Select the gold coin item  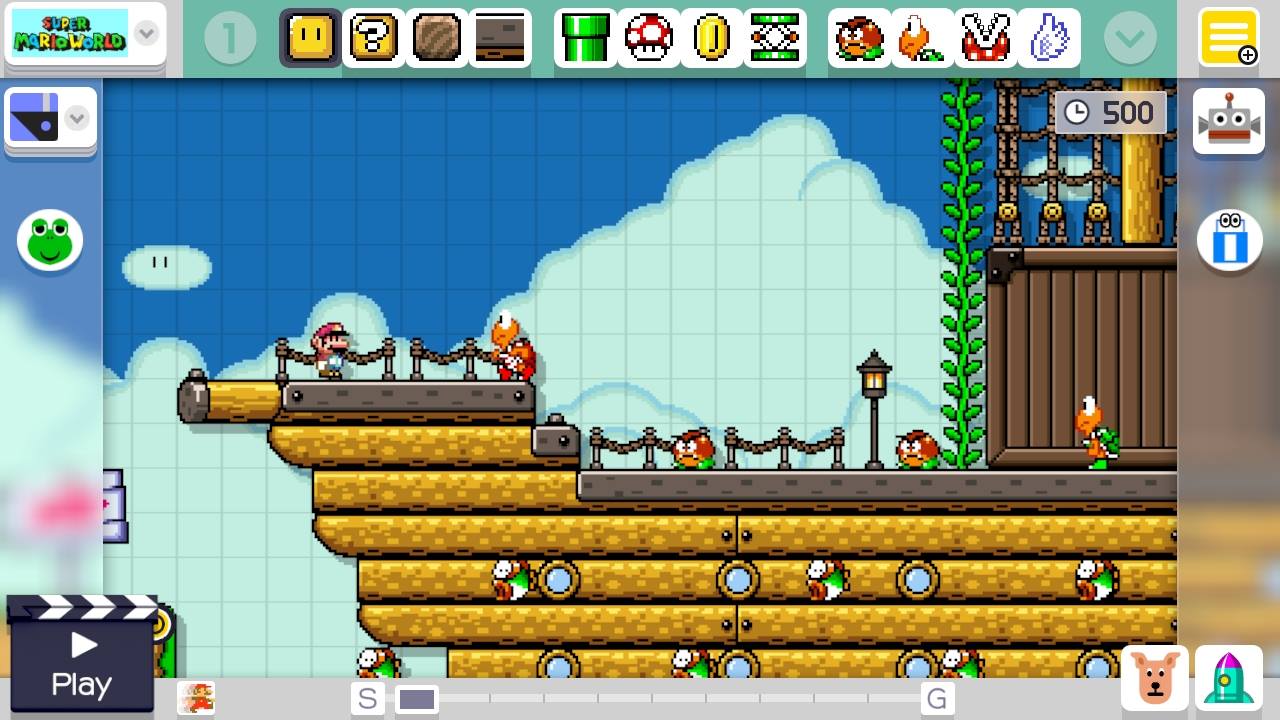click(711, 38)
